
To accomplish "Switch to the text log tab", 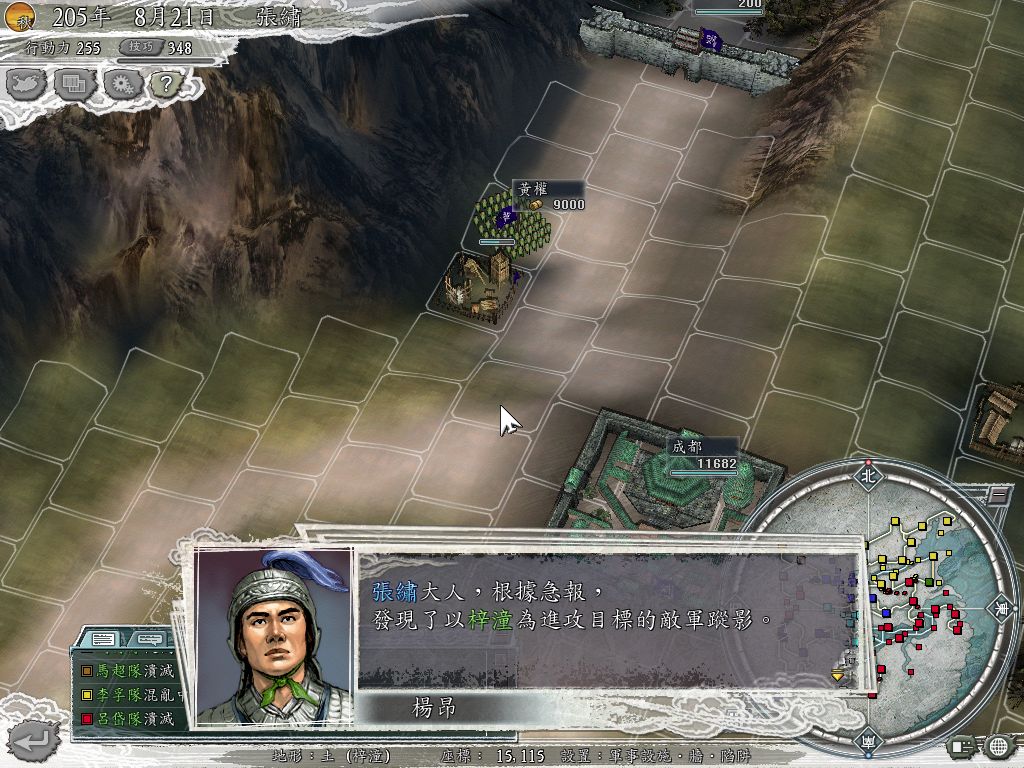I will click(x=103, y=639).
